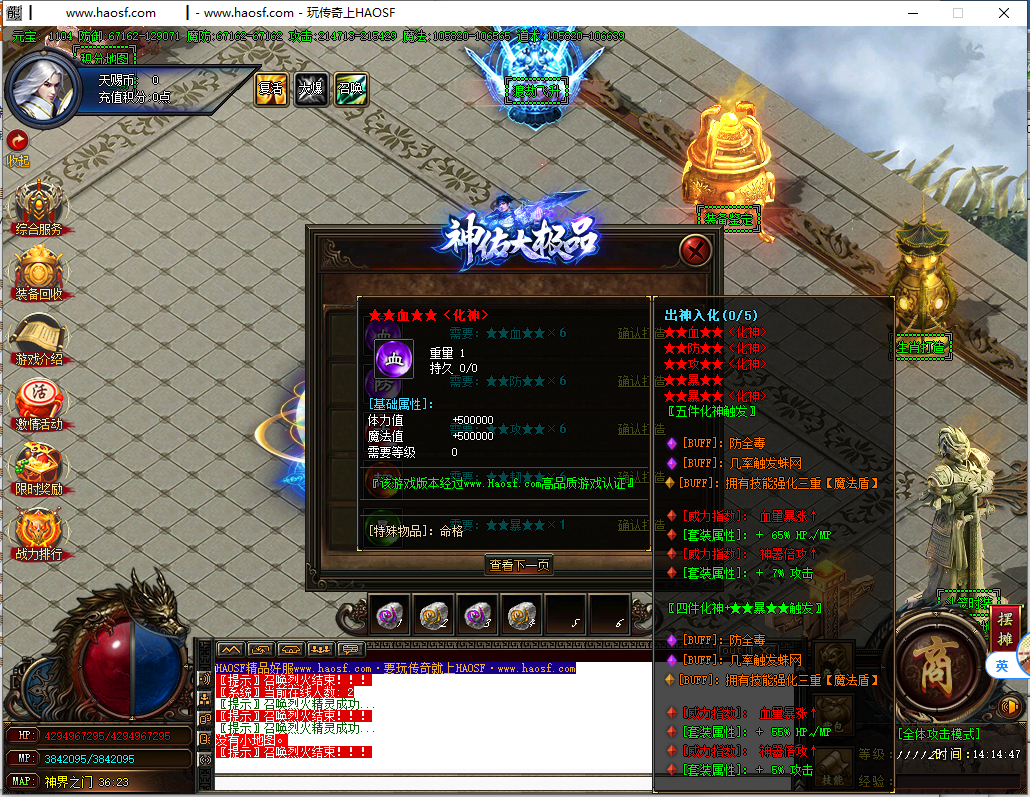Collapse the side menu with 收起

pyautogui.click(x=18, y=146)
